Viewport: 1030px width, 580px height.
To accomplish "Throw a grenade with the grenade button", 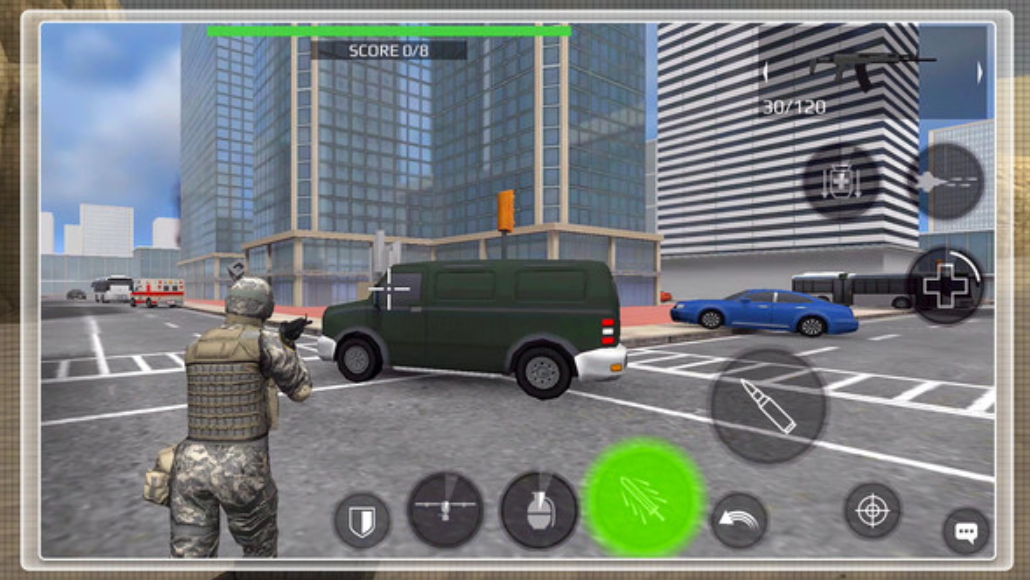I will pyautogui.click(x=539, y=510).
